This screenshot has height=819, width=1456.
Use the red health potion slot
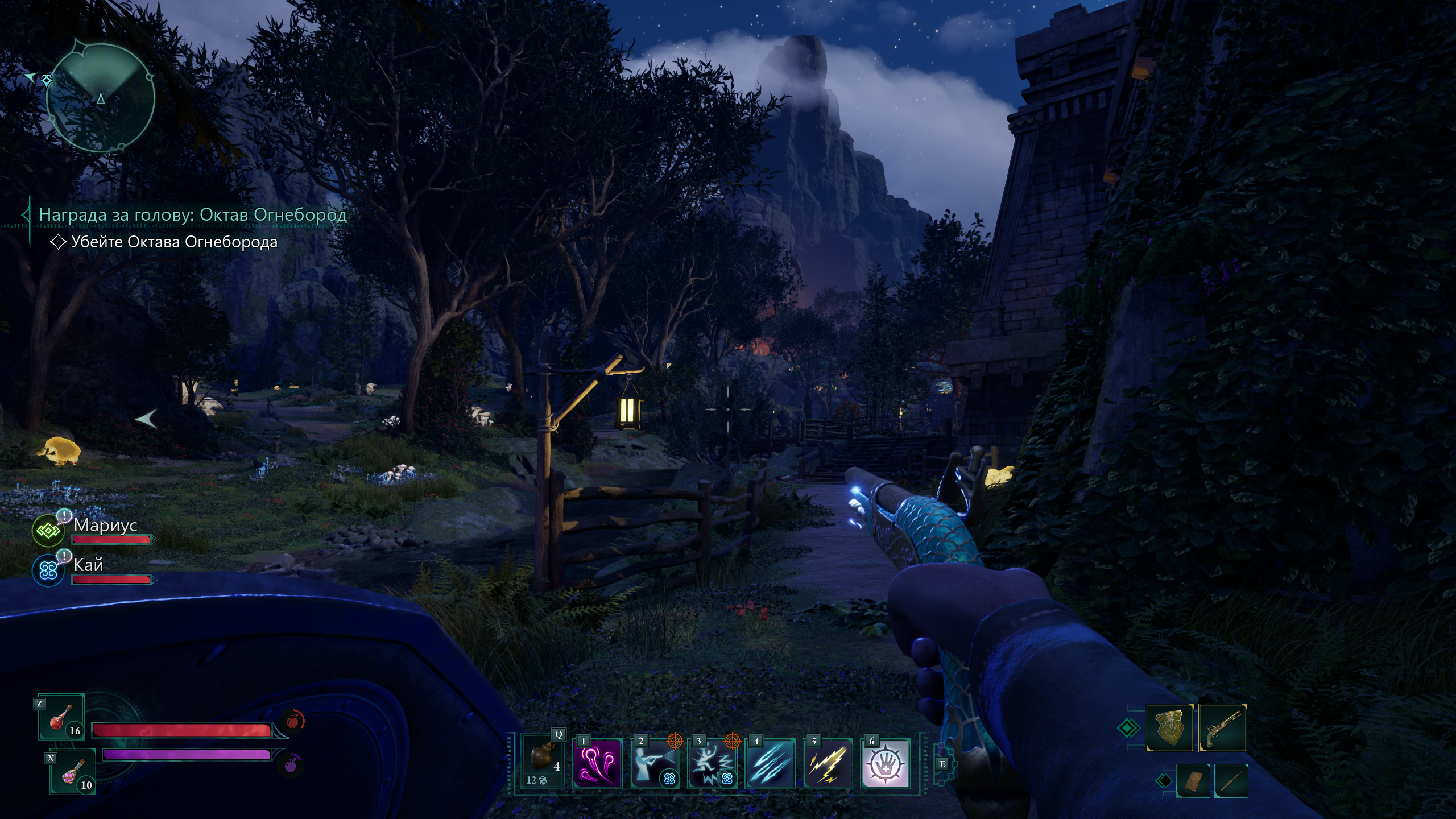pos(62,718)
